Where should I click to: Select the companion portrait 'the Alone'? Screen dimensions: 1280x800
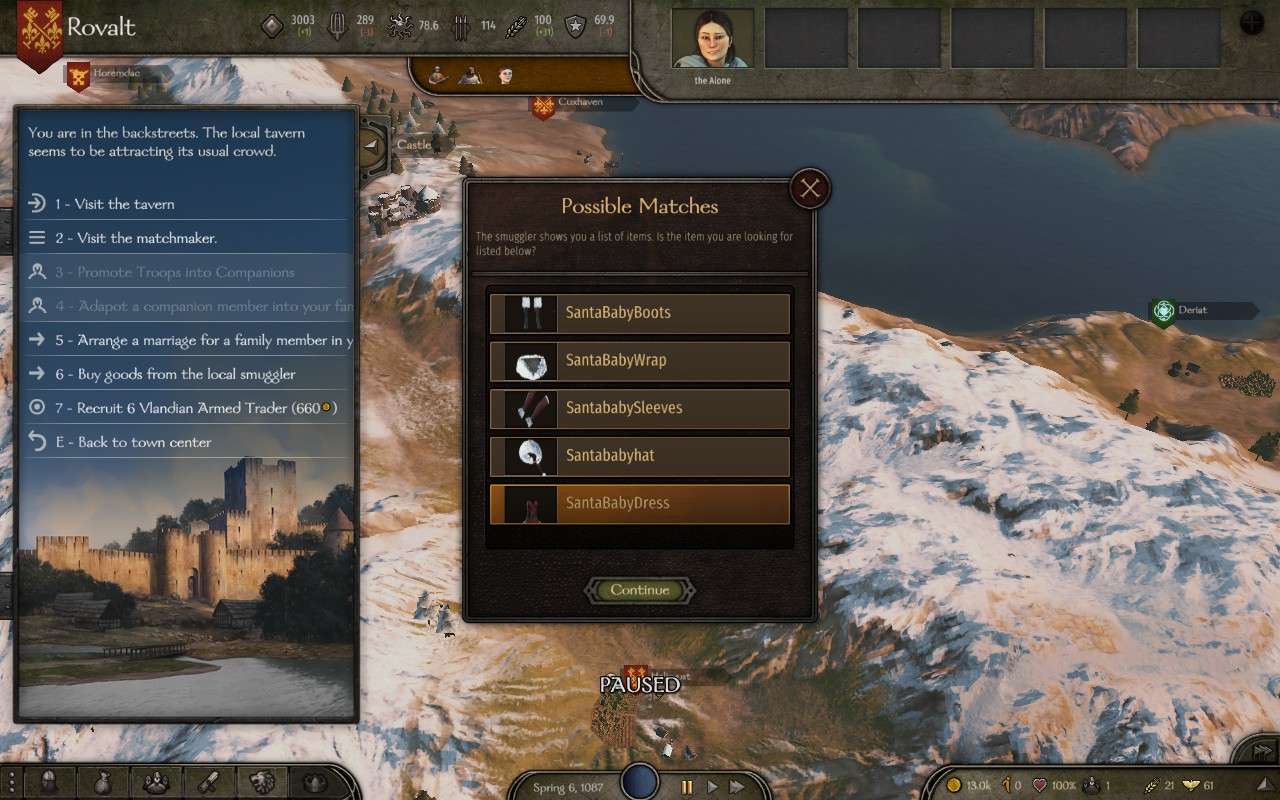712,39
